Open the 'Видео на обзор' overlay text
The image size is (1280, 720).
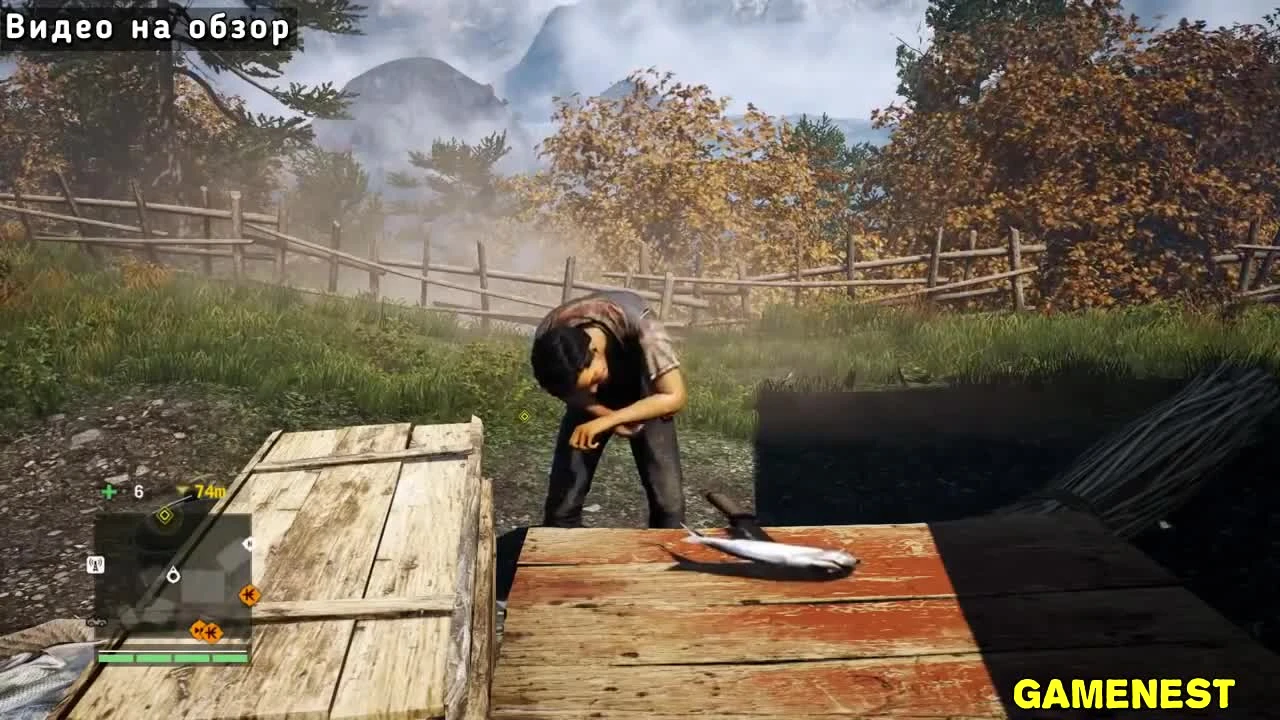tap(148, 29)
